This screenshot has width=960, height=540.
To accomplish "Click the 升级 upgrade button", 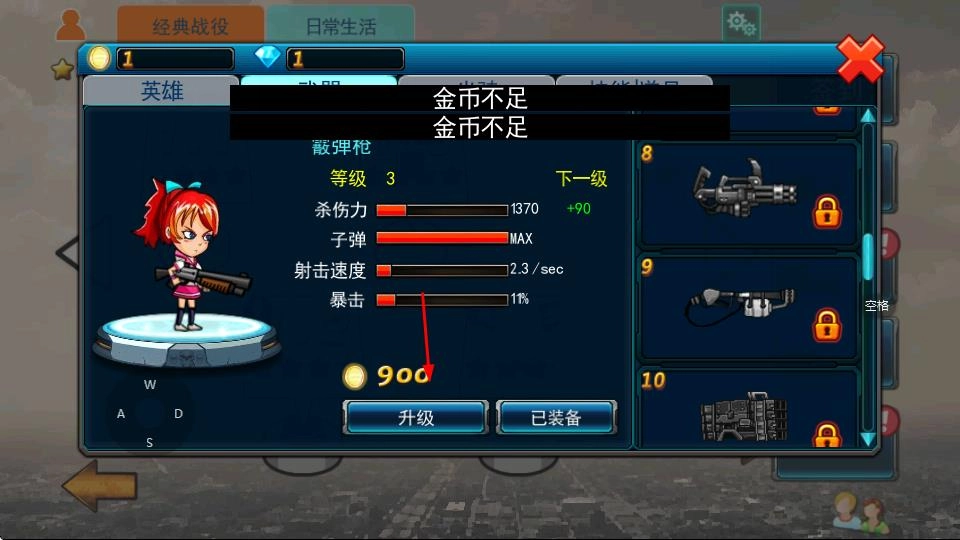I will 415,418.
